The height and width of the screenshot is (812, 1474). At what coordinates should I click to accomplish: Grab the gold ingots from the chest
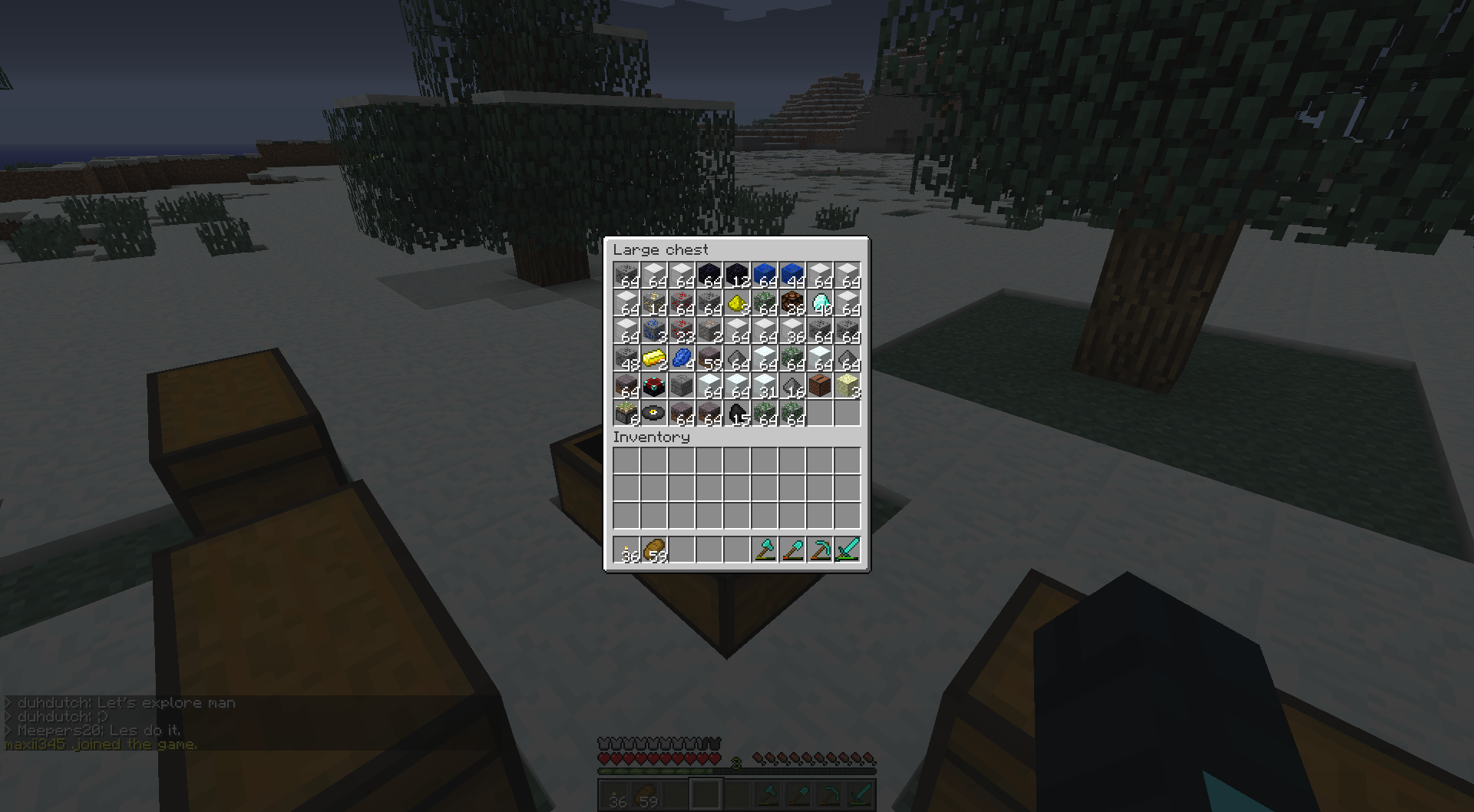653,358
